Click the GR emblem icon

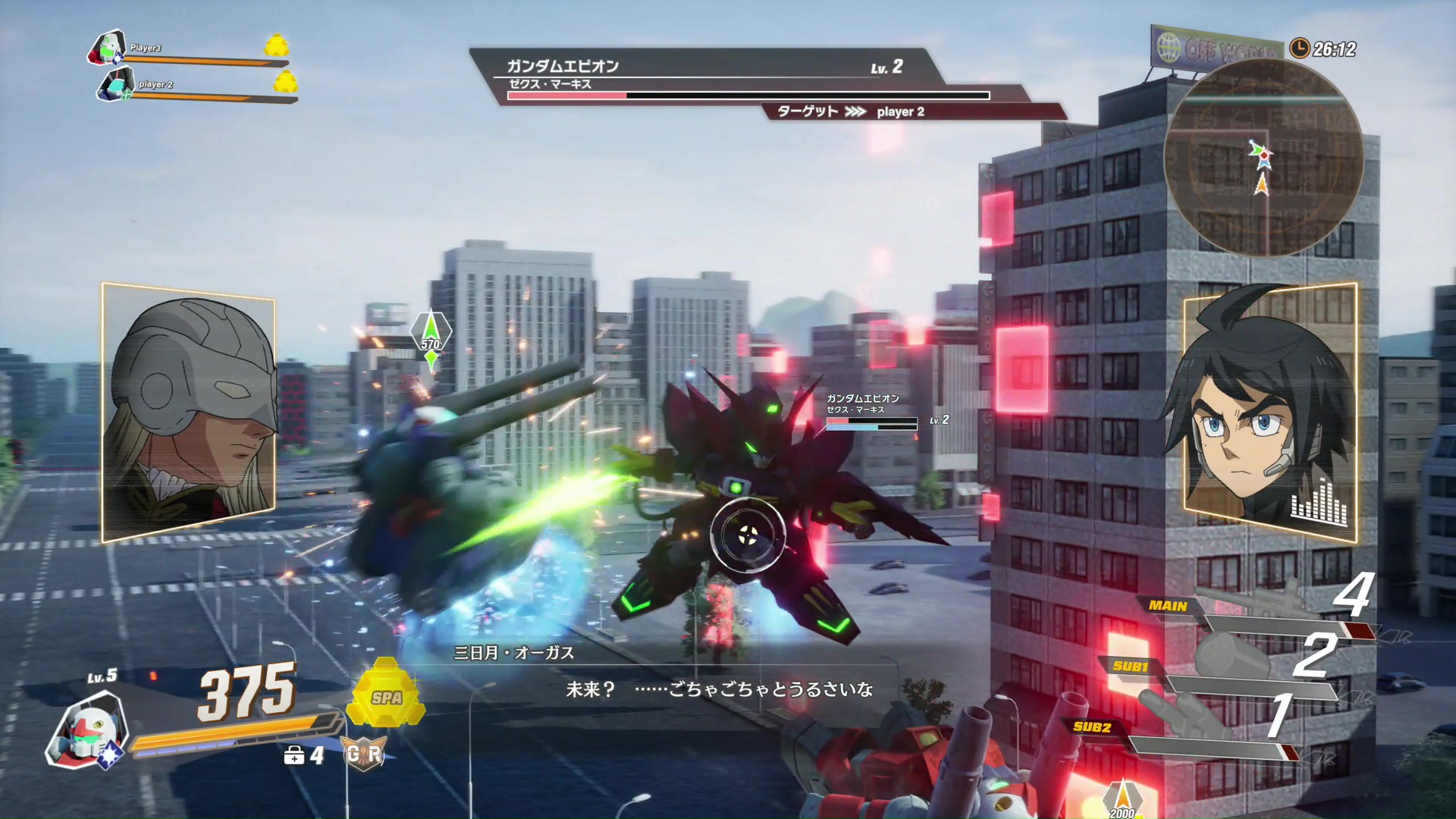point(364,754)
